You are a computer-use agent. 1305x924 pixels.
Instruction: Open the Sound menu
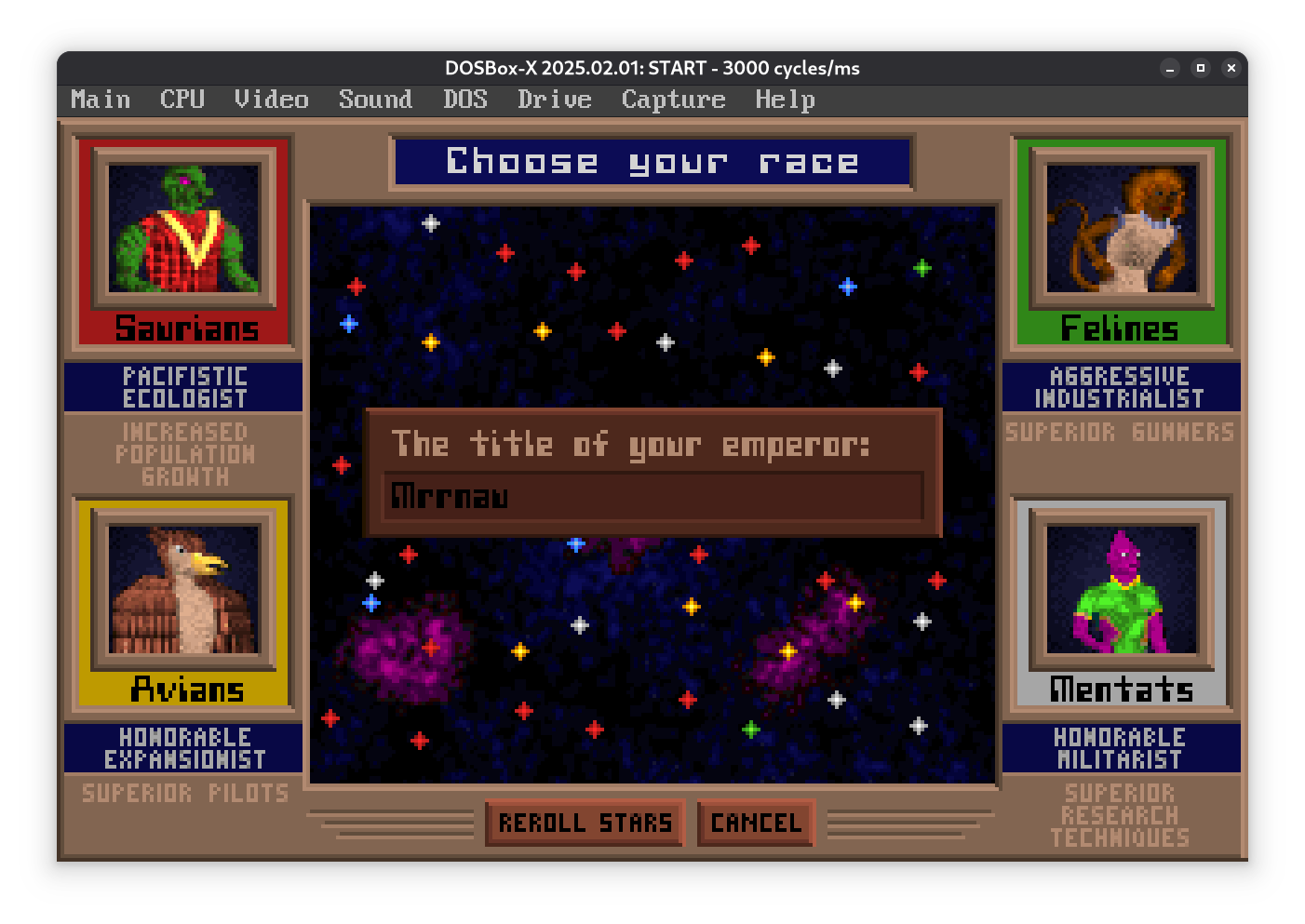(375, 100)
